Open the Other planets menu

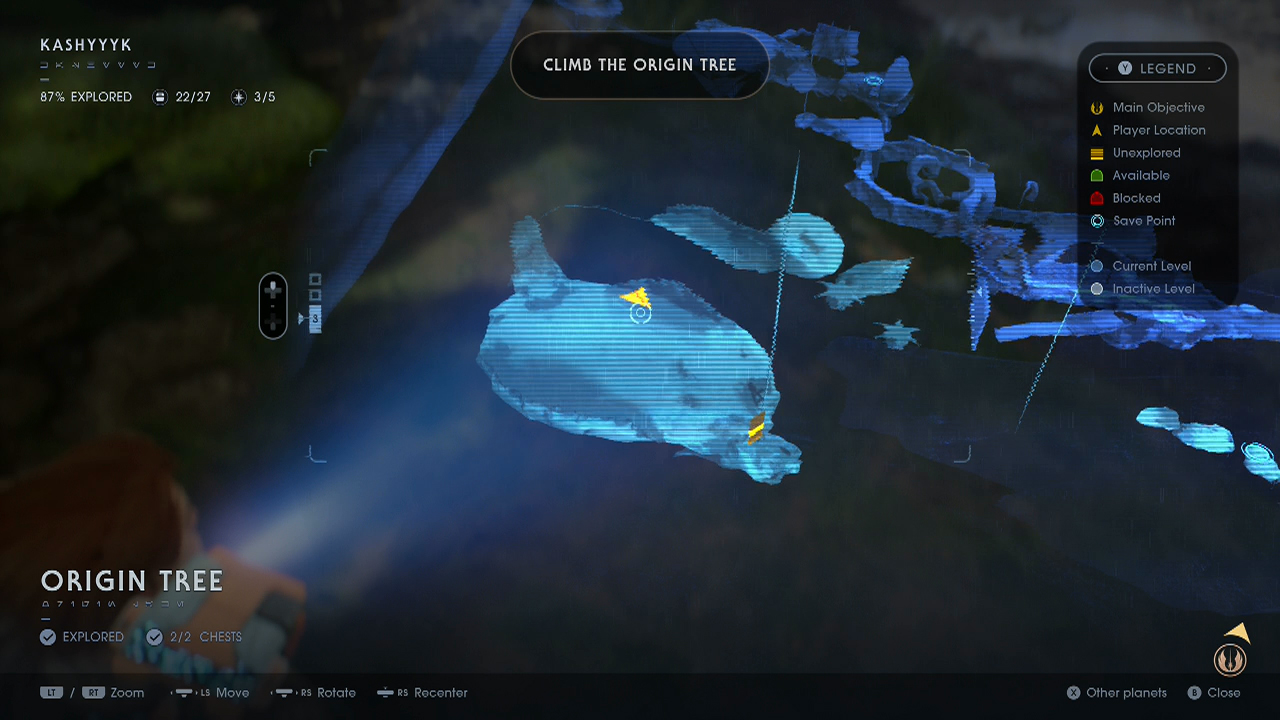coord(1116,693)
